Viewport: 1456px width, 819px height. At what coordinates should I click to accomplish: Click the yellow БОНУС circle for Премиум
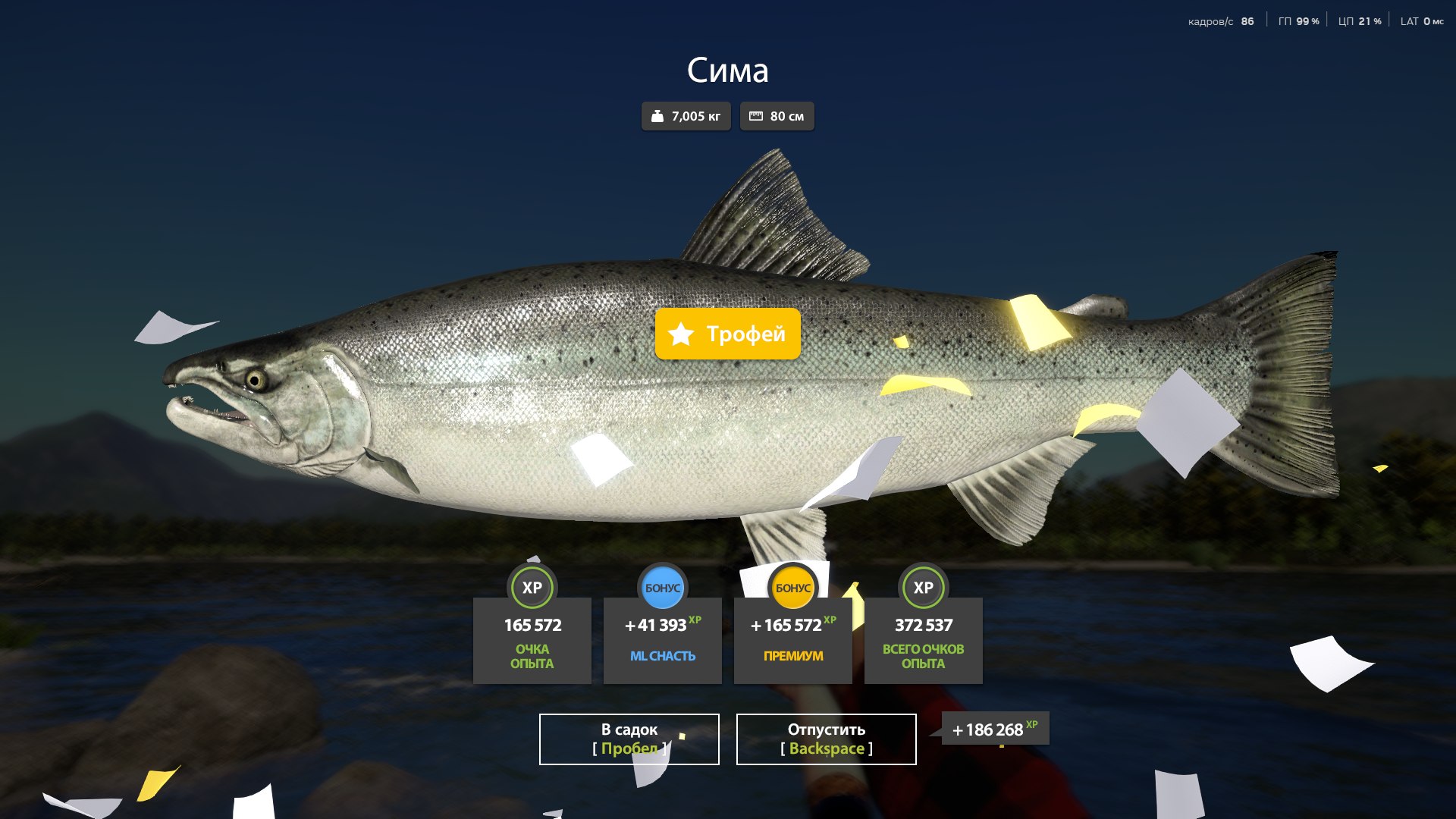click(x=793, y=587)
